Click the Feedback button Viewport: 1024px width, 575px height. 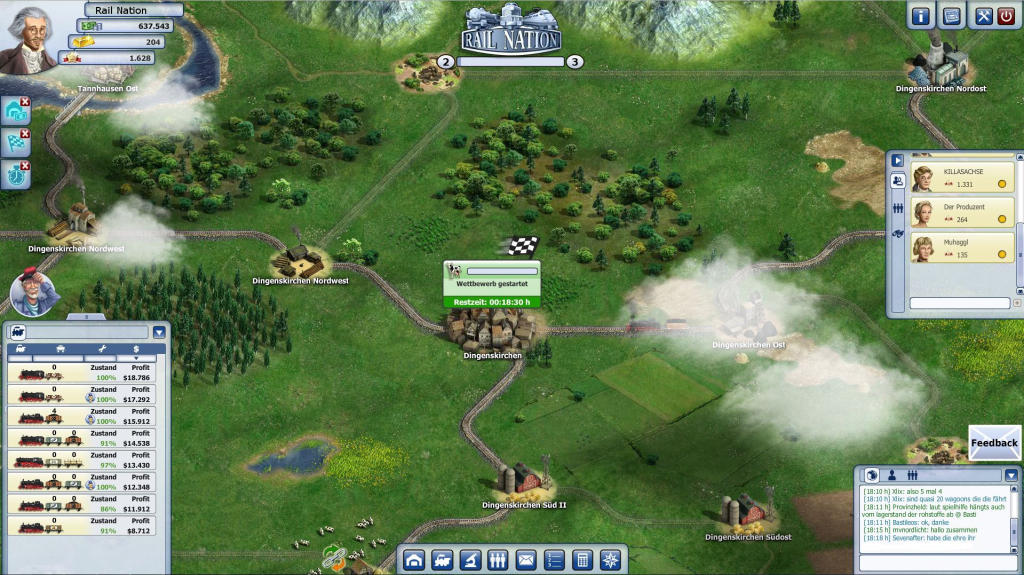pyautogui.click(x=994, y=443)
